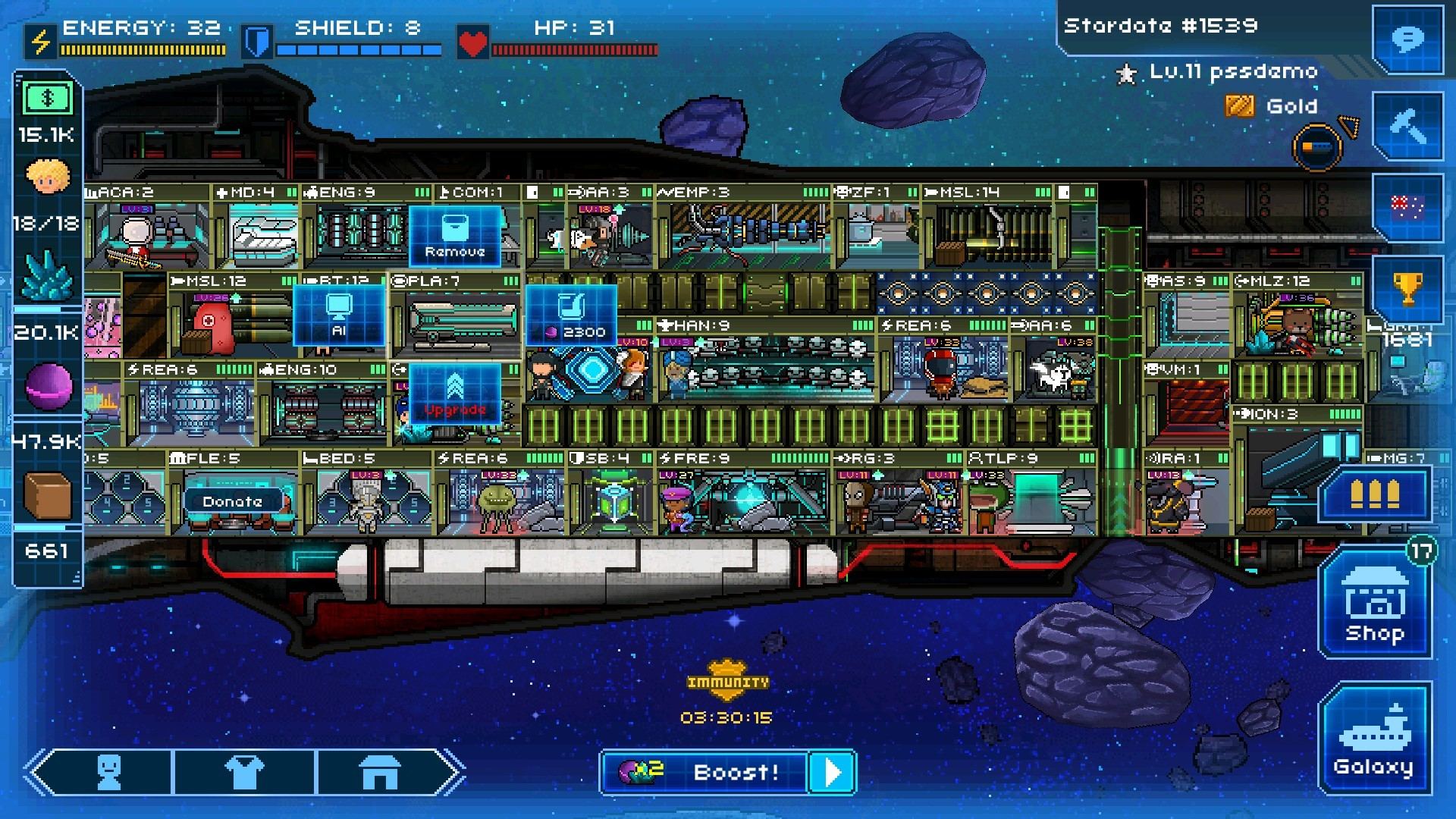
Task: Toggle AI settings for the room
Action: (x=340, y=315)
